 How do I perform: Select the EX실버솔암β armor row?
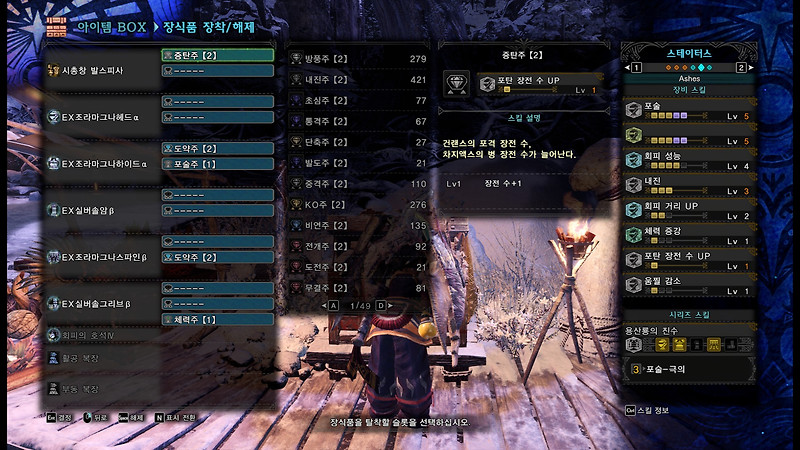tap(100, 210)
